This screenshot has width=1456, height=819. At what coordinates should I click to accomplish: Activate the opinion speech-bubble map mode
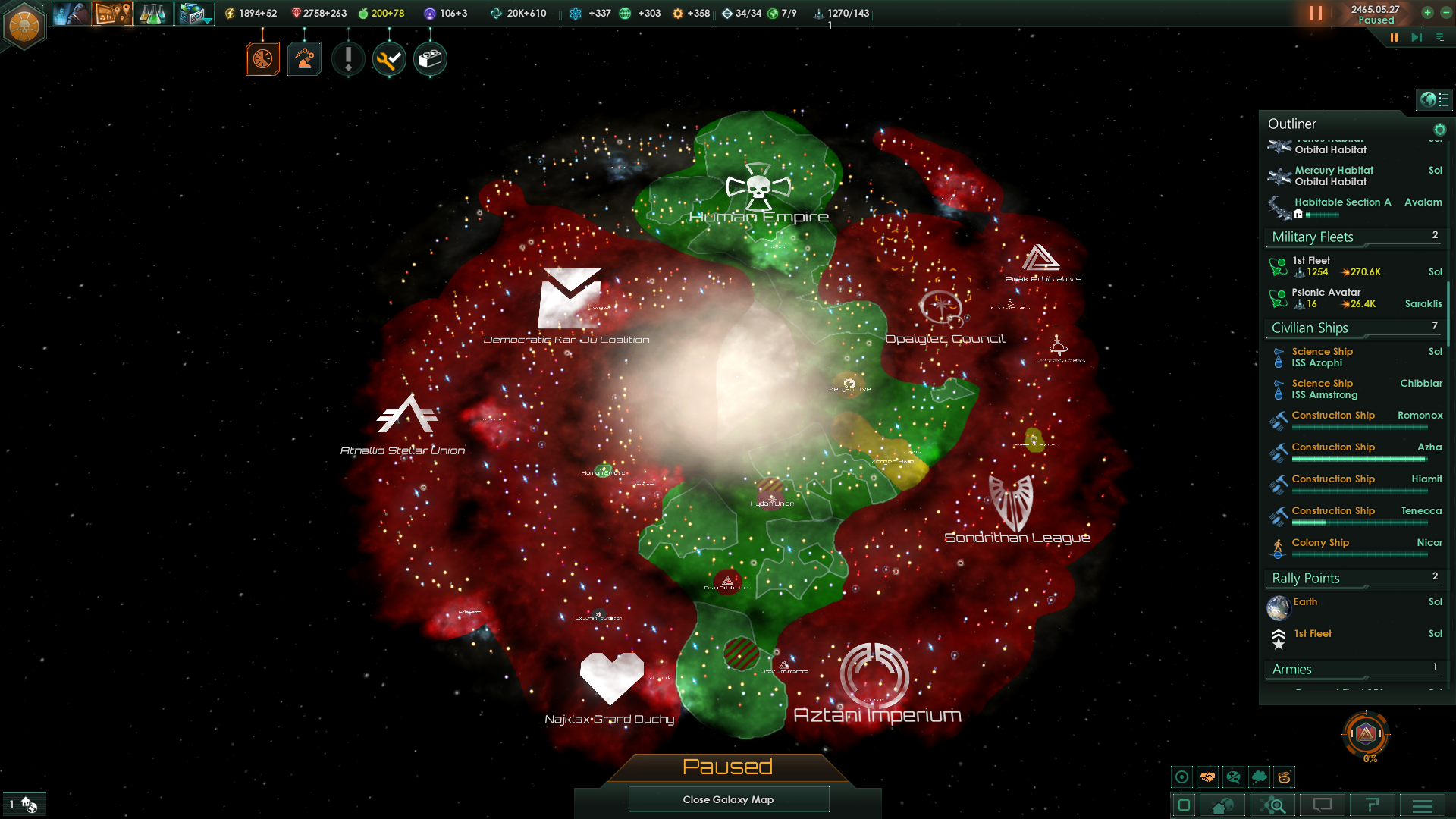[x=1233, y=776]
